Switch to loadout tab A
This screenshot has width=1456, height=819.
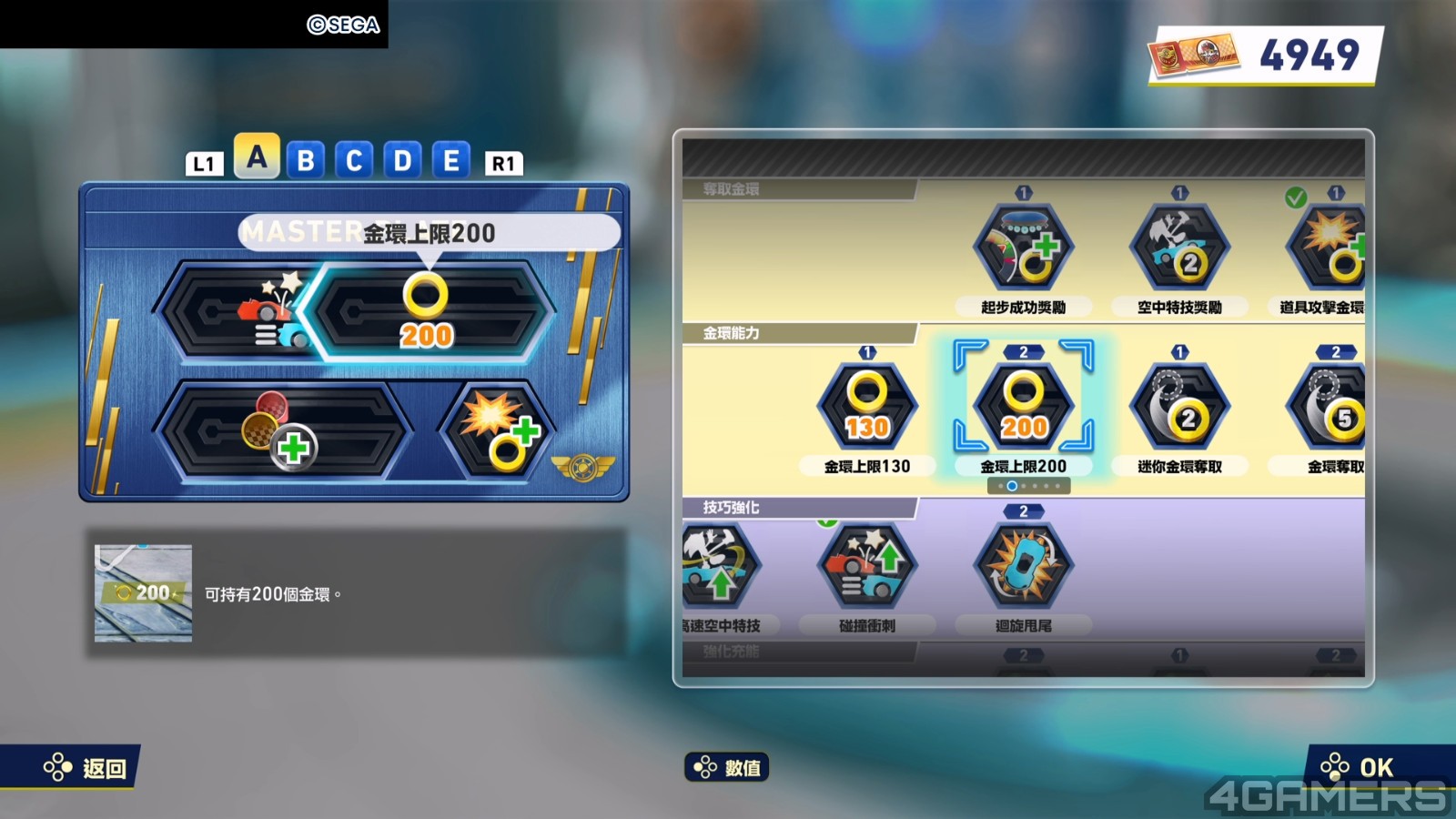pos(257,158)
